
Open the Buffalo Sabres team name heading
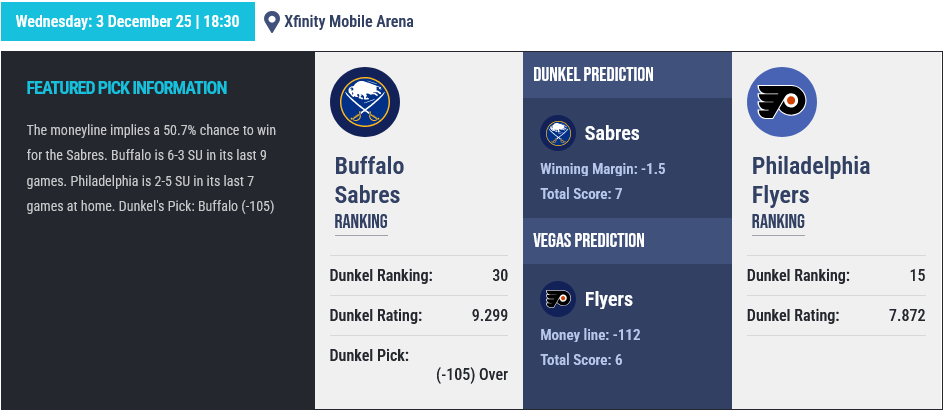pyautogui.click(x=369, y=180)
